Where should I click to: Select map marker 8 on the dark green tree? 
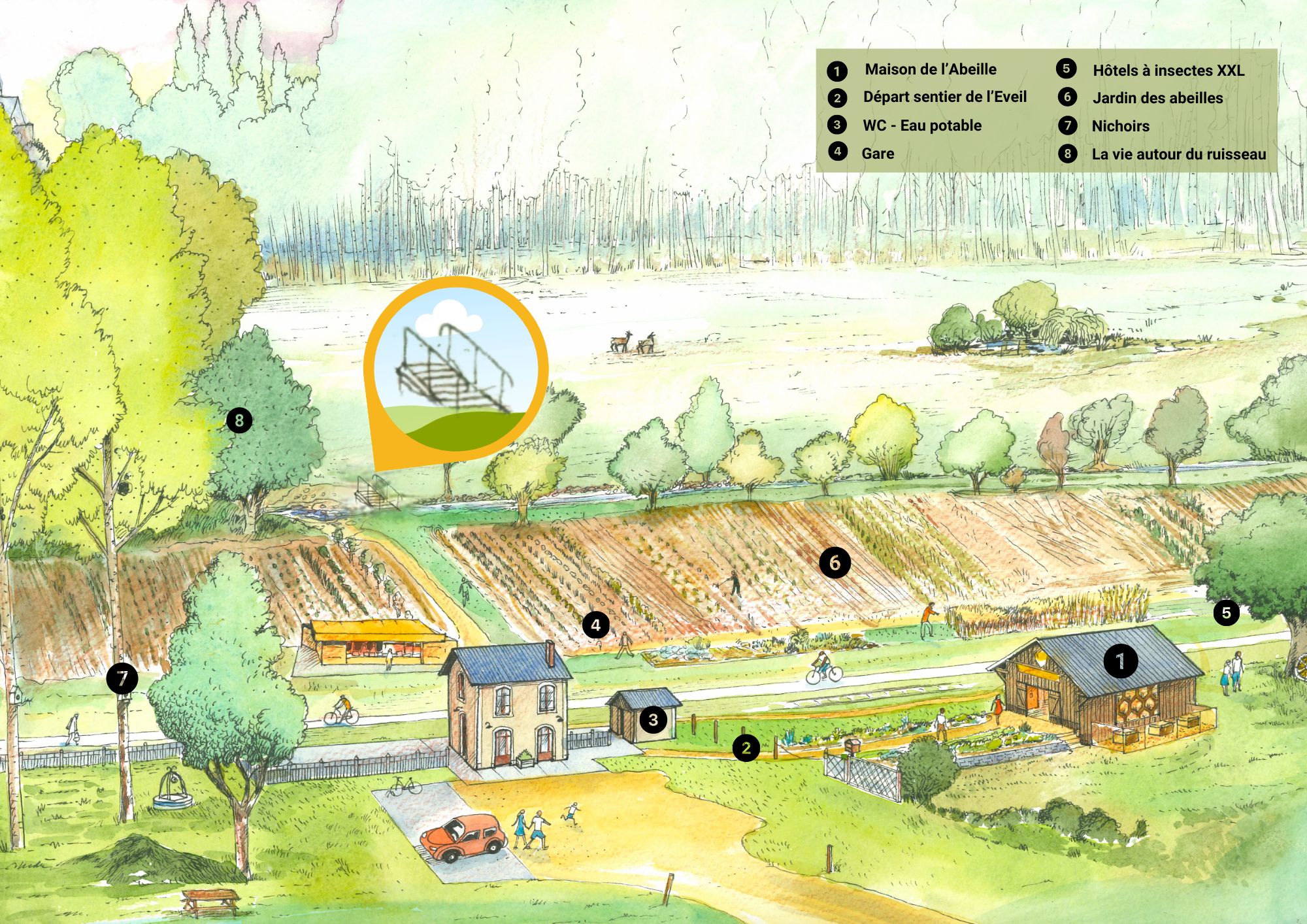pyautogui.click(x=239, y=420)
